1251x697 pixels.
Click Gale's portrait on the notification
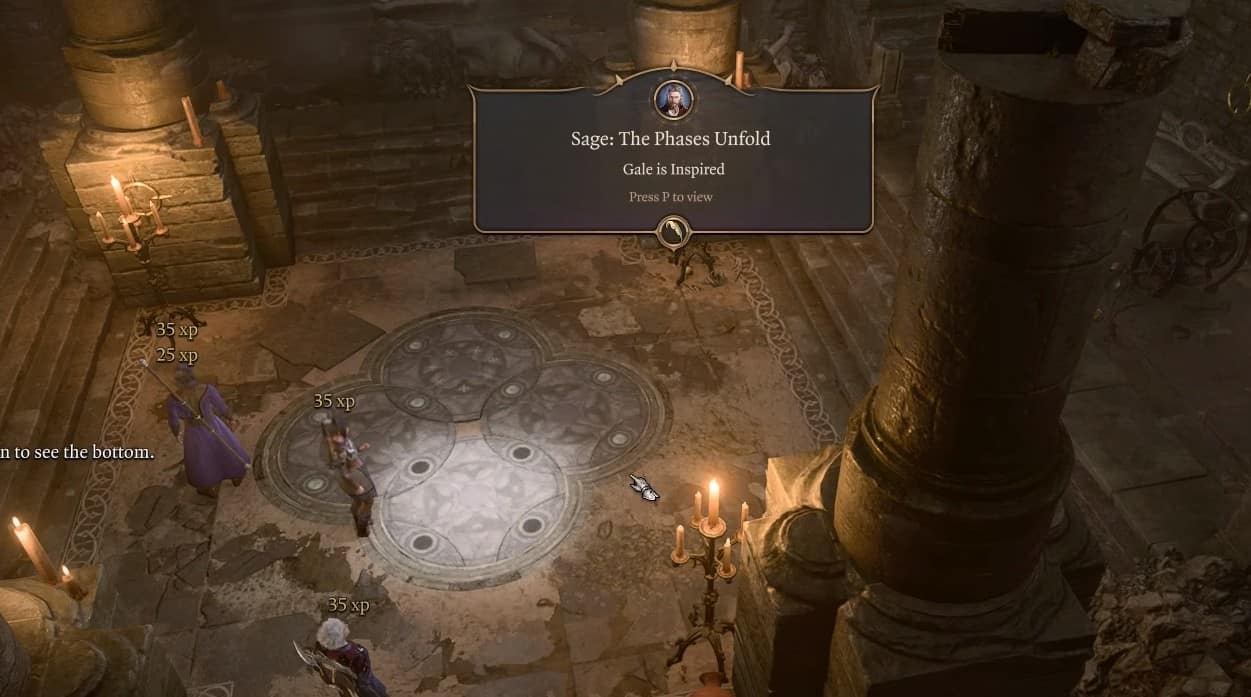point(673,99)
